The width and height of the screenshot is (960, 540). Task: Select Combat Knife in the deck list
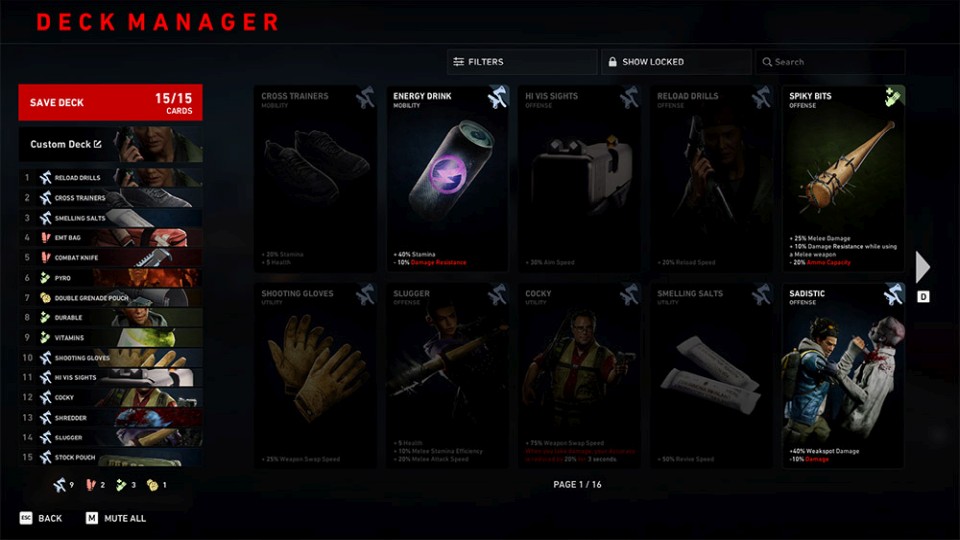(110, 258)
